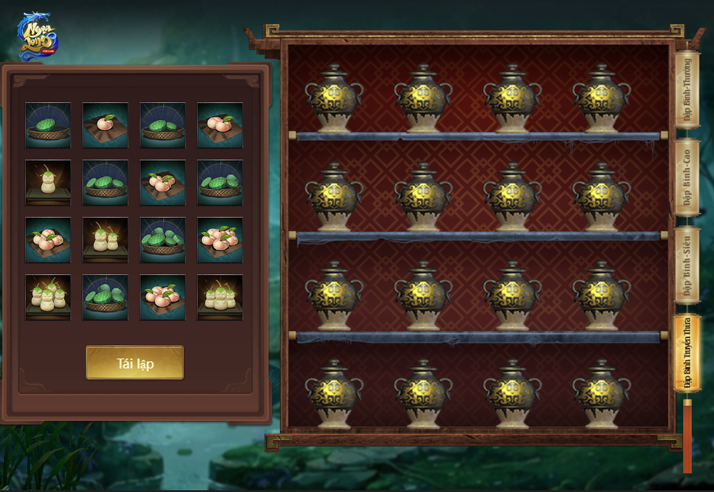Click the single ginseng root reward
Viewport: 714px width, 492px height.
click(48, 183)
